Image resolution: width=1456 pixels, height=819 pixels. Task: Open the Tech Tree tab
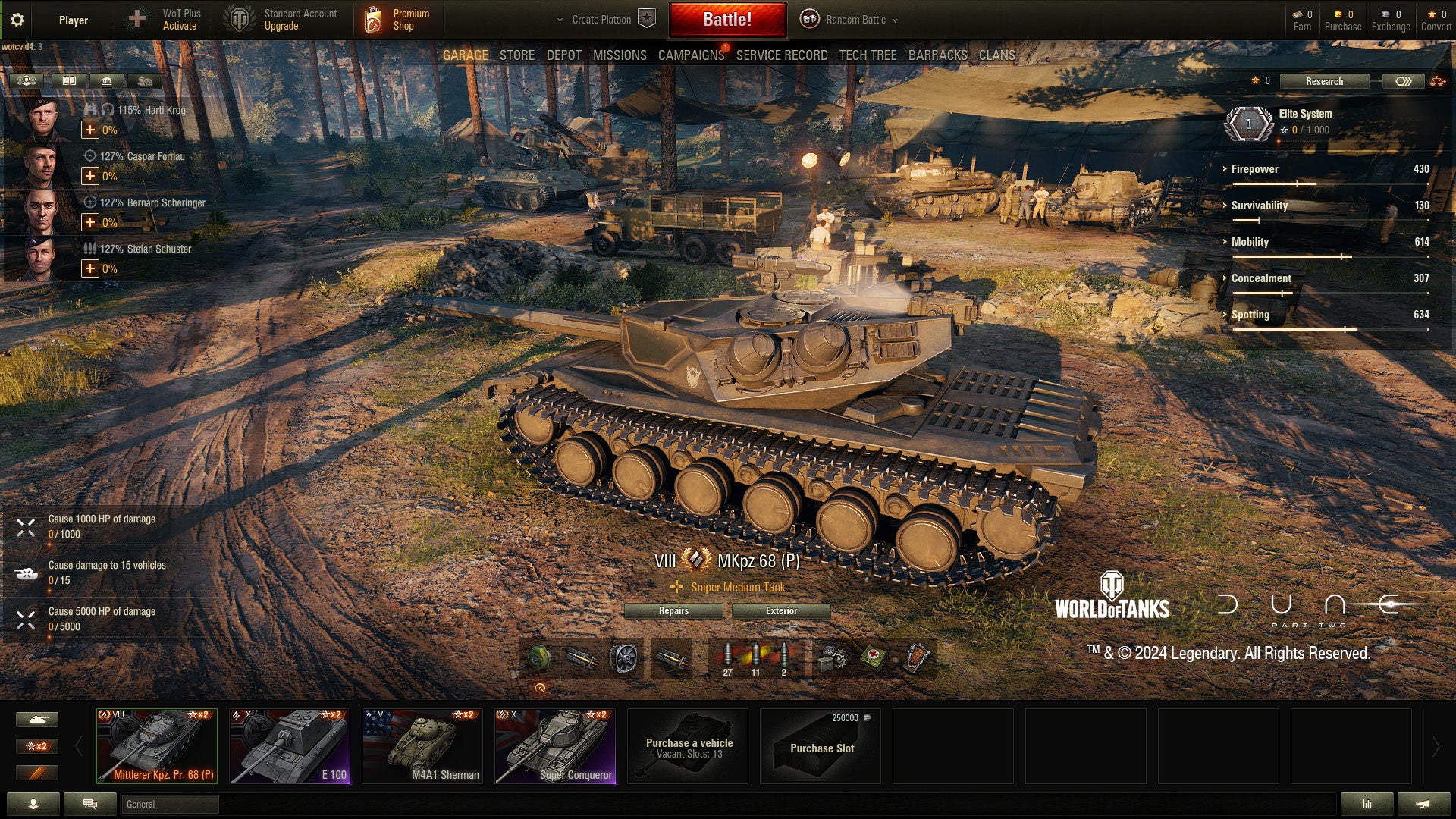[868, 55]
